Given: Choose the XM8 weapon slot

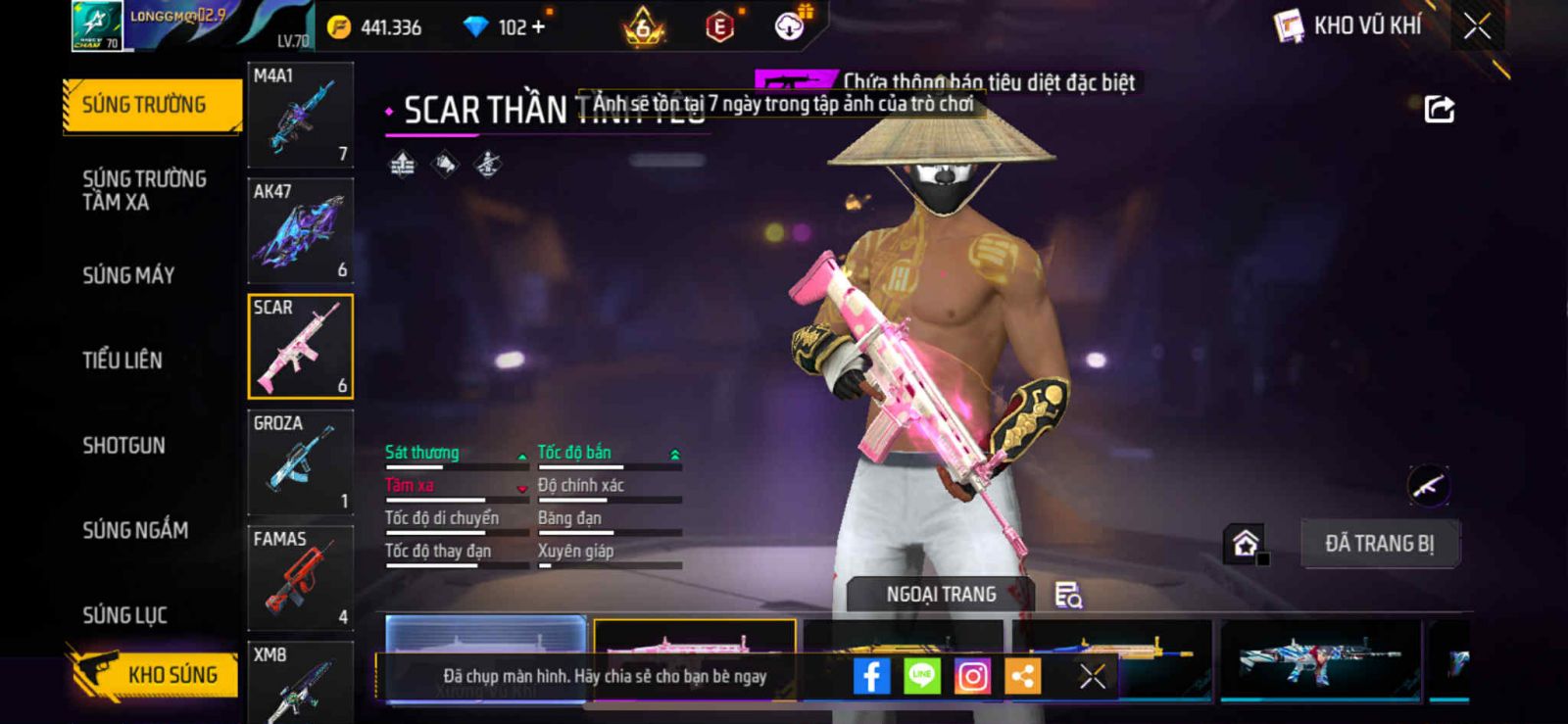Looking at the screenshot, I should pos(300,683).
